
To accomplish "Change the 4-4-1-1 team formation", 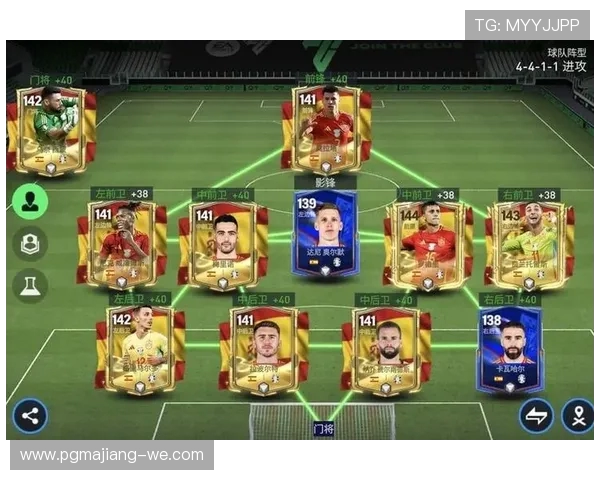I will coord(551,66).
